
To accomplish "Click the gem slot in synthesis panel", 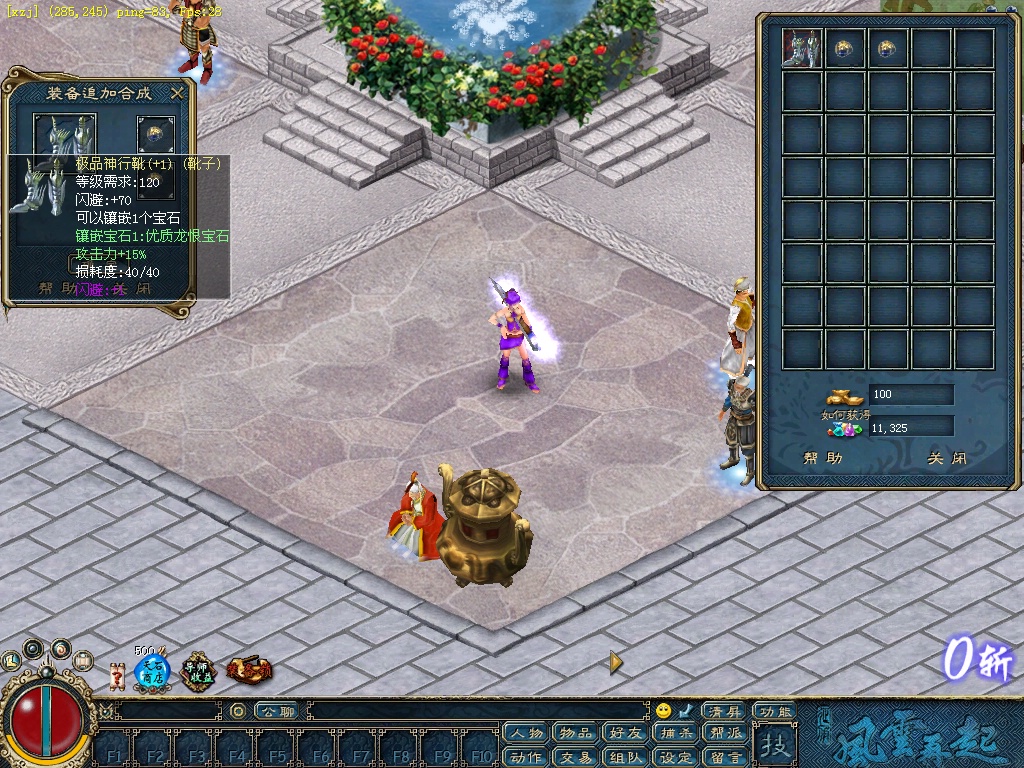I will point(155,135).
